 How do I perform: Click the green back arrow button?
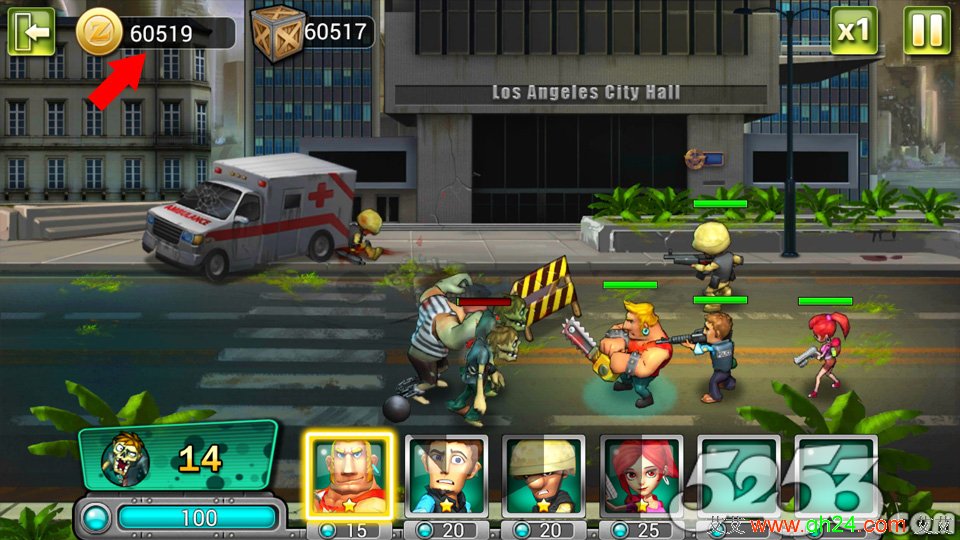coord(32,32)
